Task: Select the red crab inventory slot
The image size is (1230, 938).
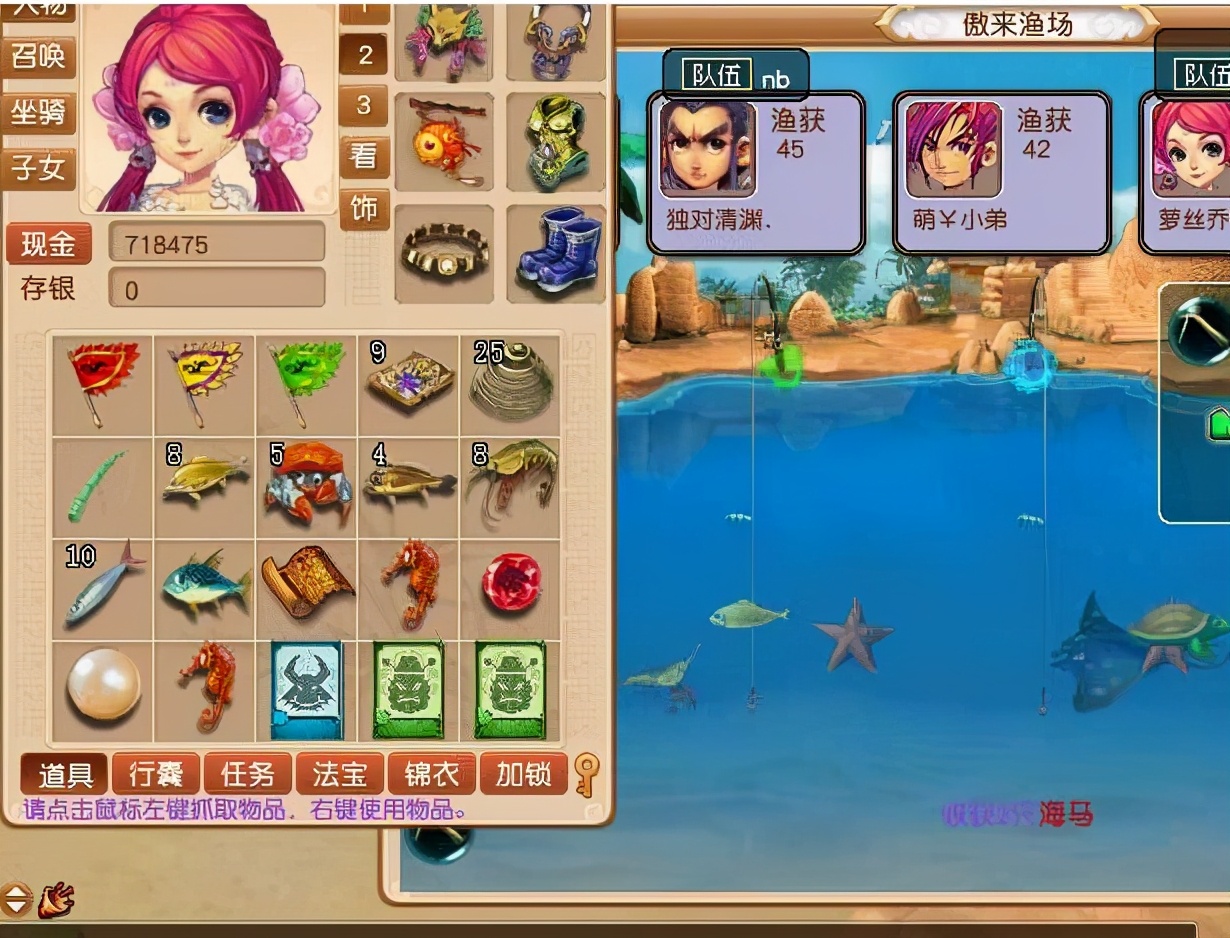Action: click(x=307, y=486)
